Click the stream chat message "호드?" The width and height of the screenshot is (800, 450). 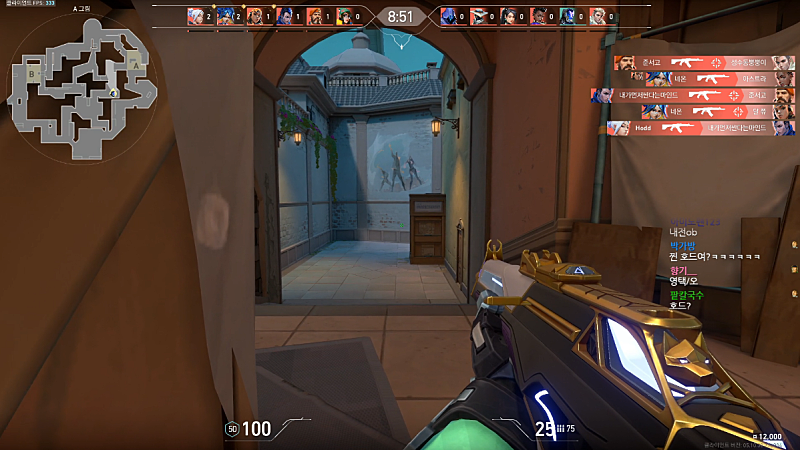[x=681, y=305]
